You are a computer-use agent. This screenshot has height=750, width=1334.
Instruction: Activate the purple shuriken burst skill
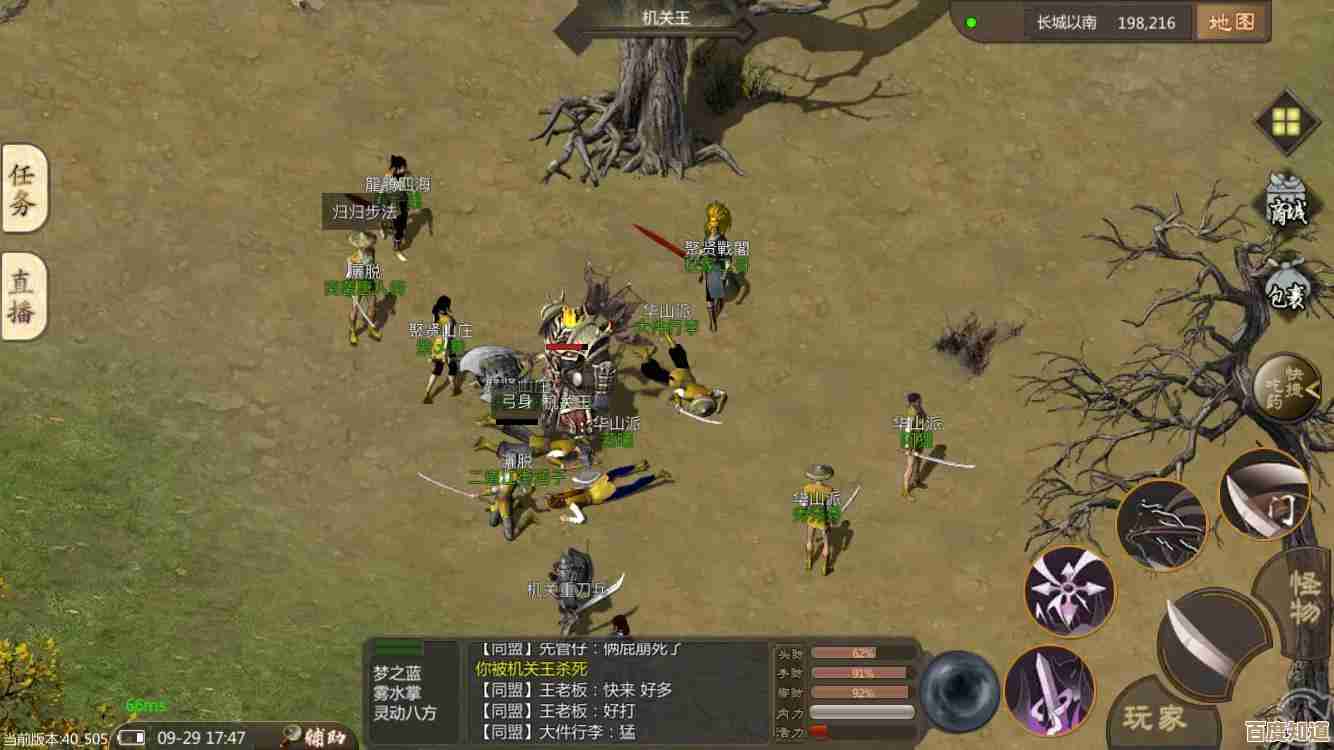click(1069, 590)
